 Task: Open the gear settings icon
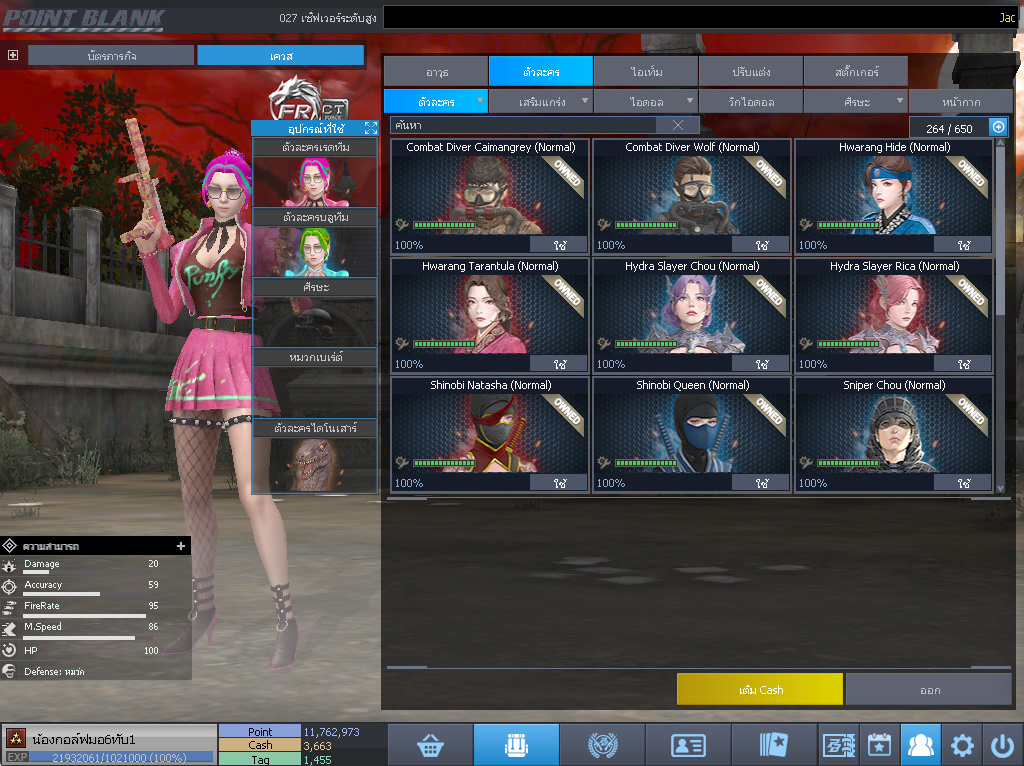[x=962, y=745]
